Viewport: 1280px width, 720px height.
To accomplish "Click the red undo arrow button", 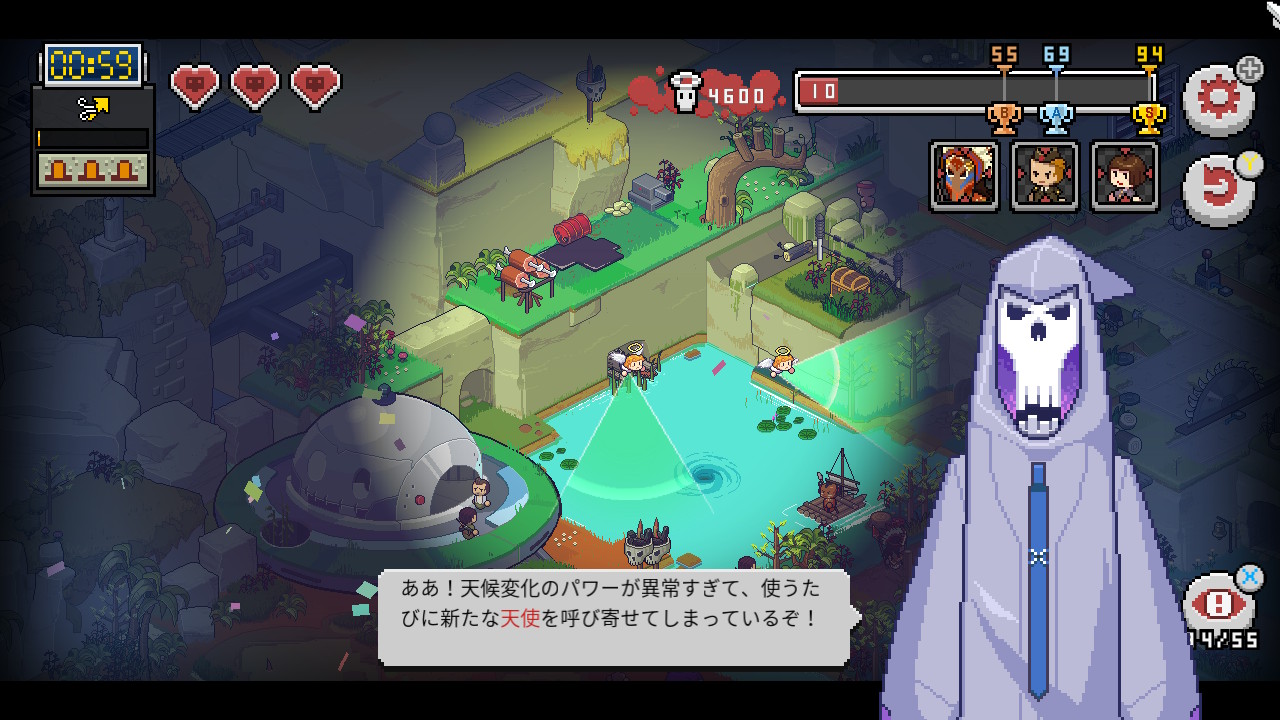I will [x=1217, y=189].
